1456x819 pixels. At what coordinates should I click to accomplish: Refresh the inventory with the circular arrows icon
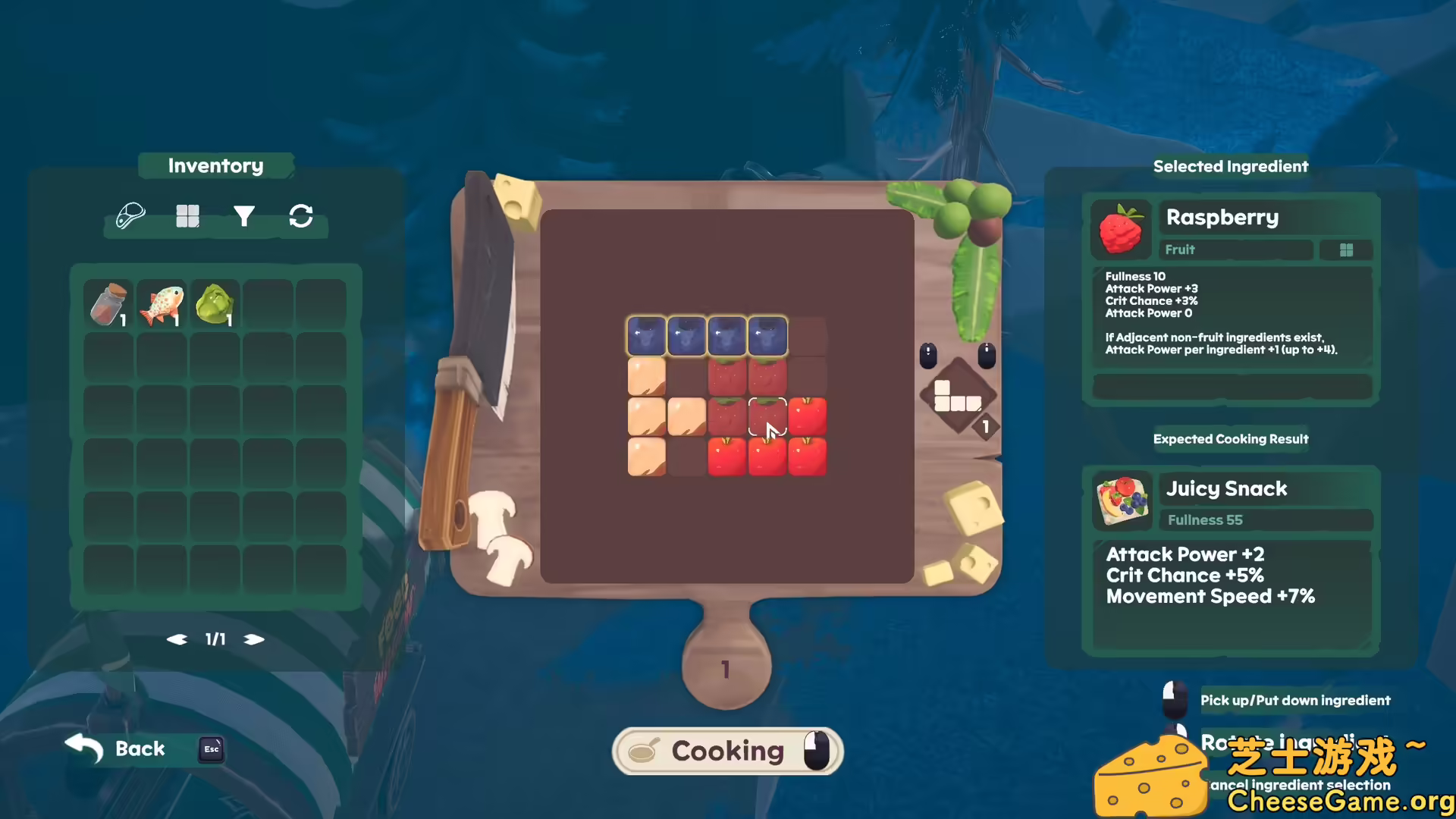(301, 216)
